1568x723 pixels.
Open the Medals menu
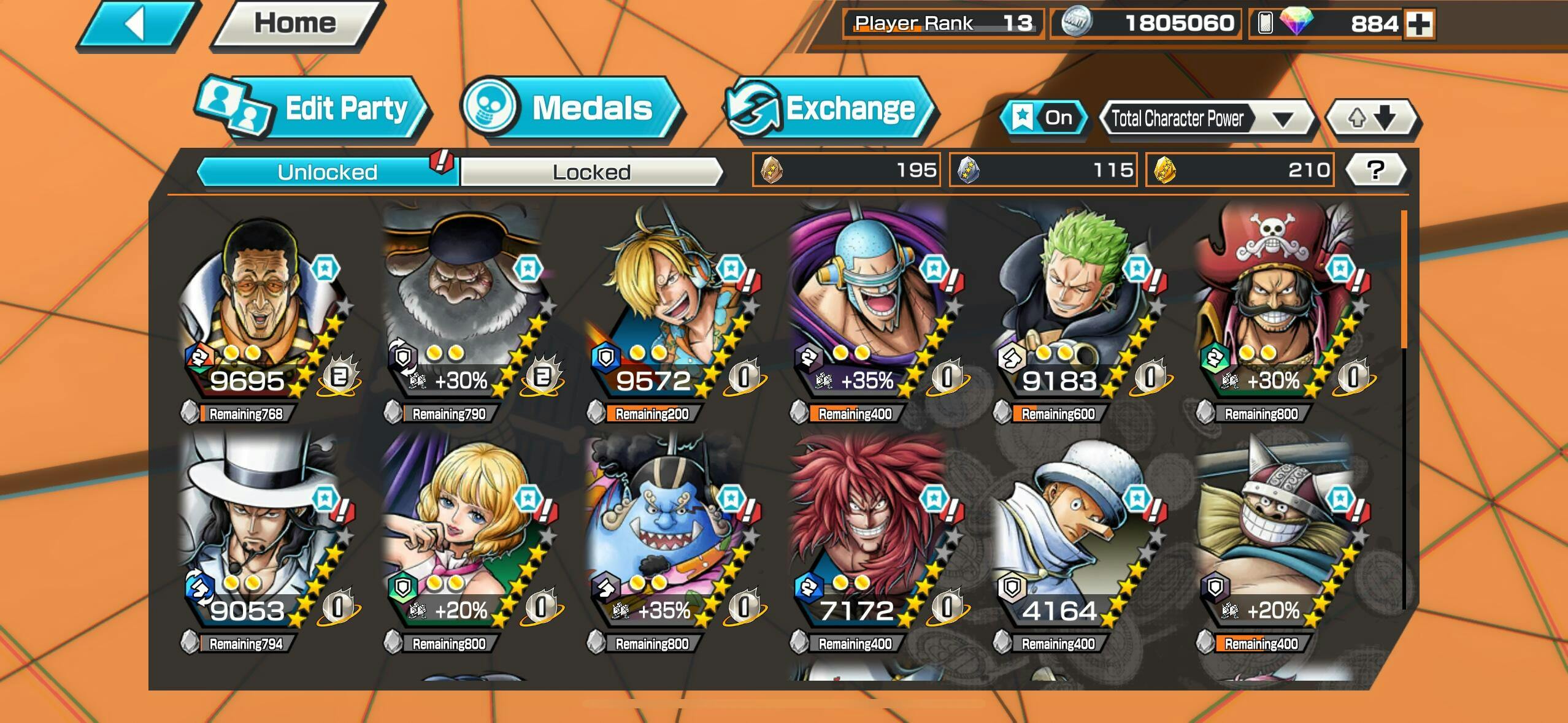(571, 108)
